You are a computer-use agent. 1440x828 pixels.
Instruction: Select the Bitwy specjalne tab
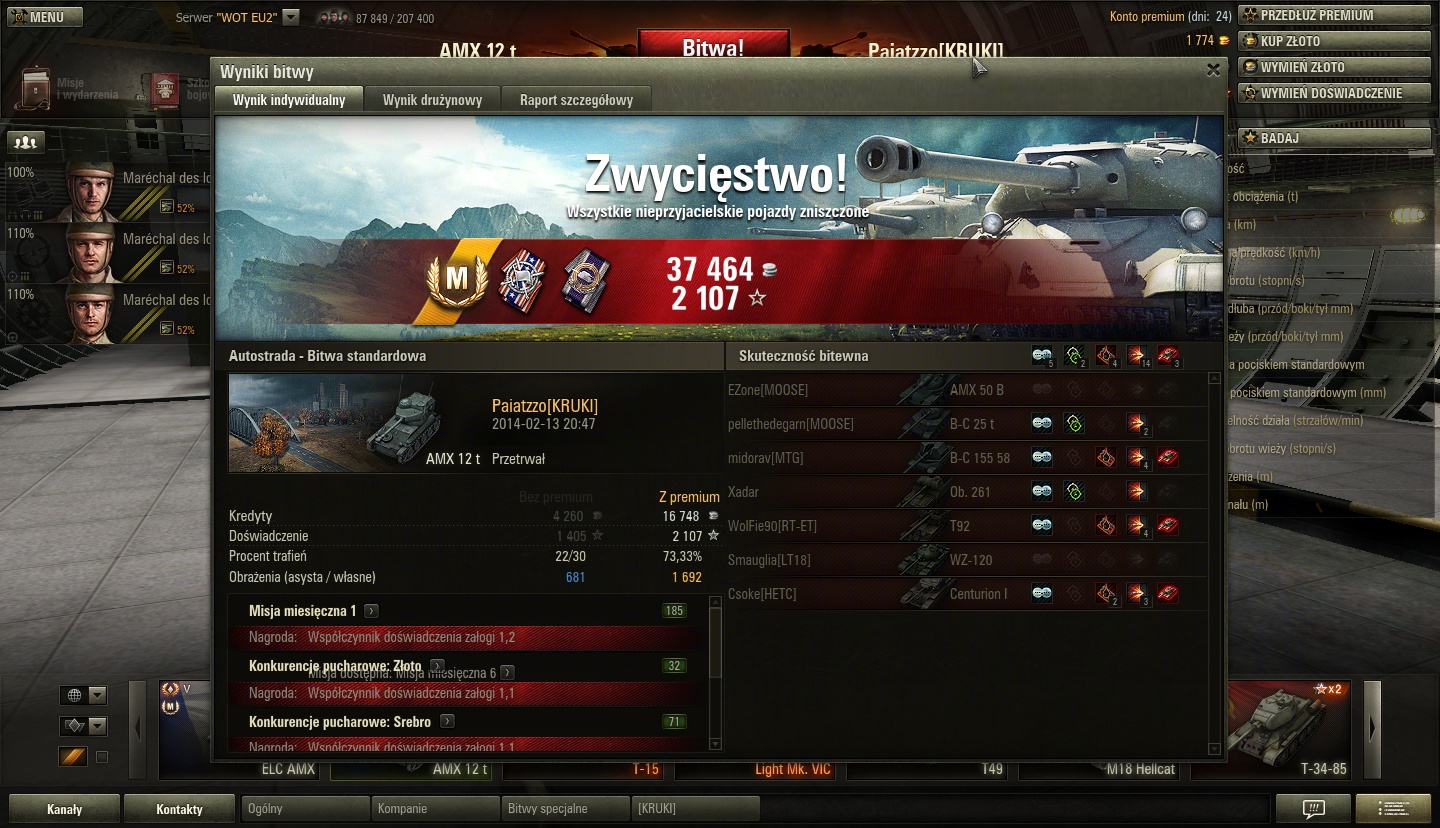coord(565,809)
